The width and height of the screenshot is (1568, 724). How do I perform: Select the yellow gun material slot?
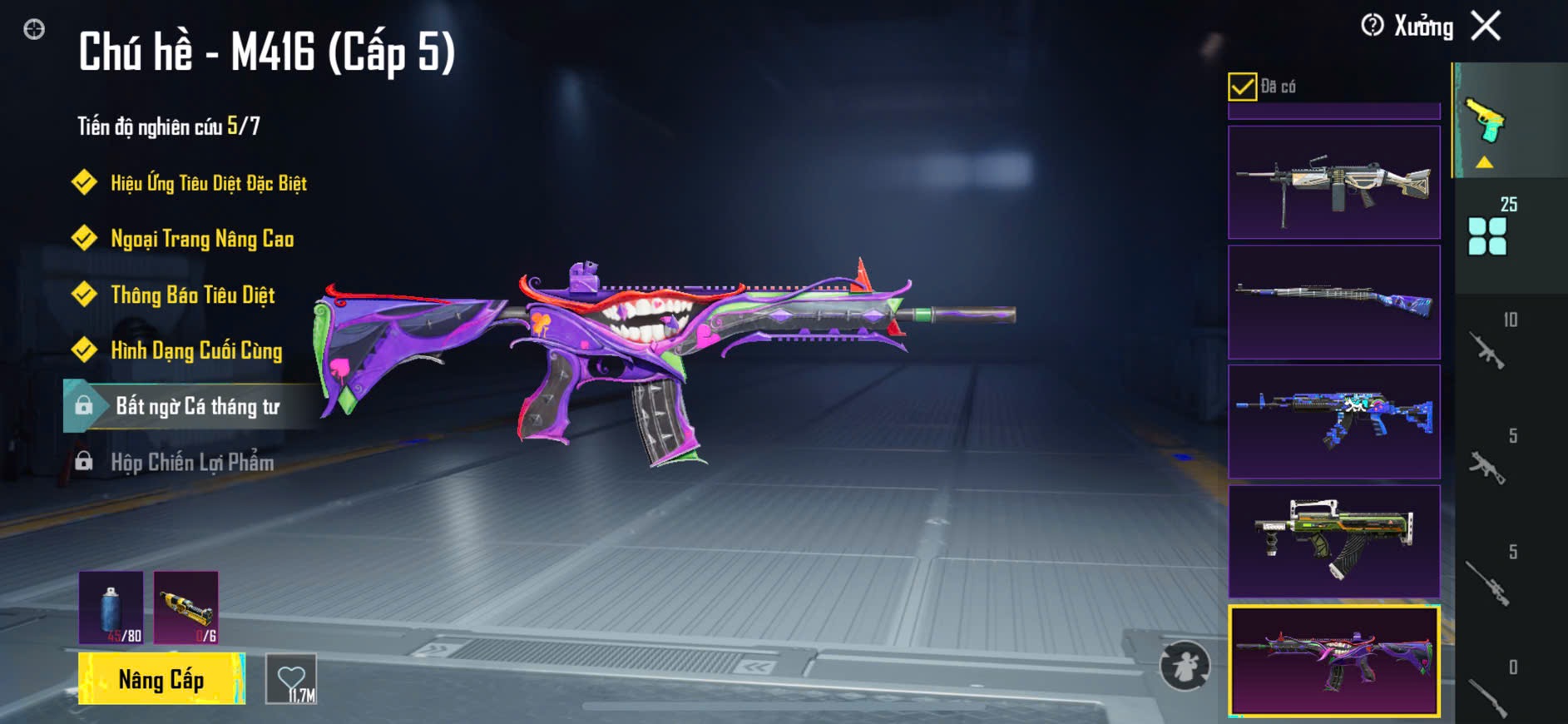[x=186, y=607]
